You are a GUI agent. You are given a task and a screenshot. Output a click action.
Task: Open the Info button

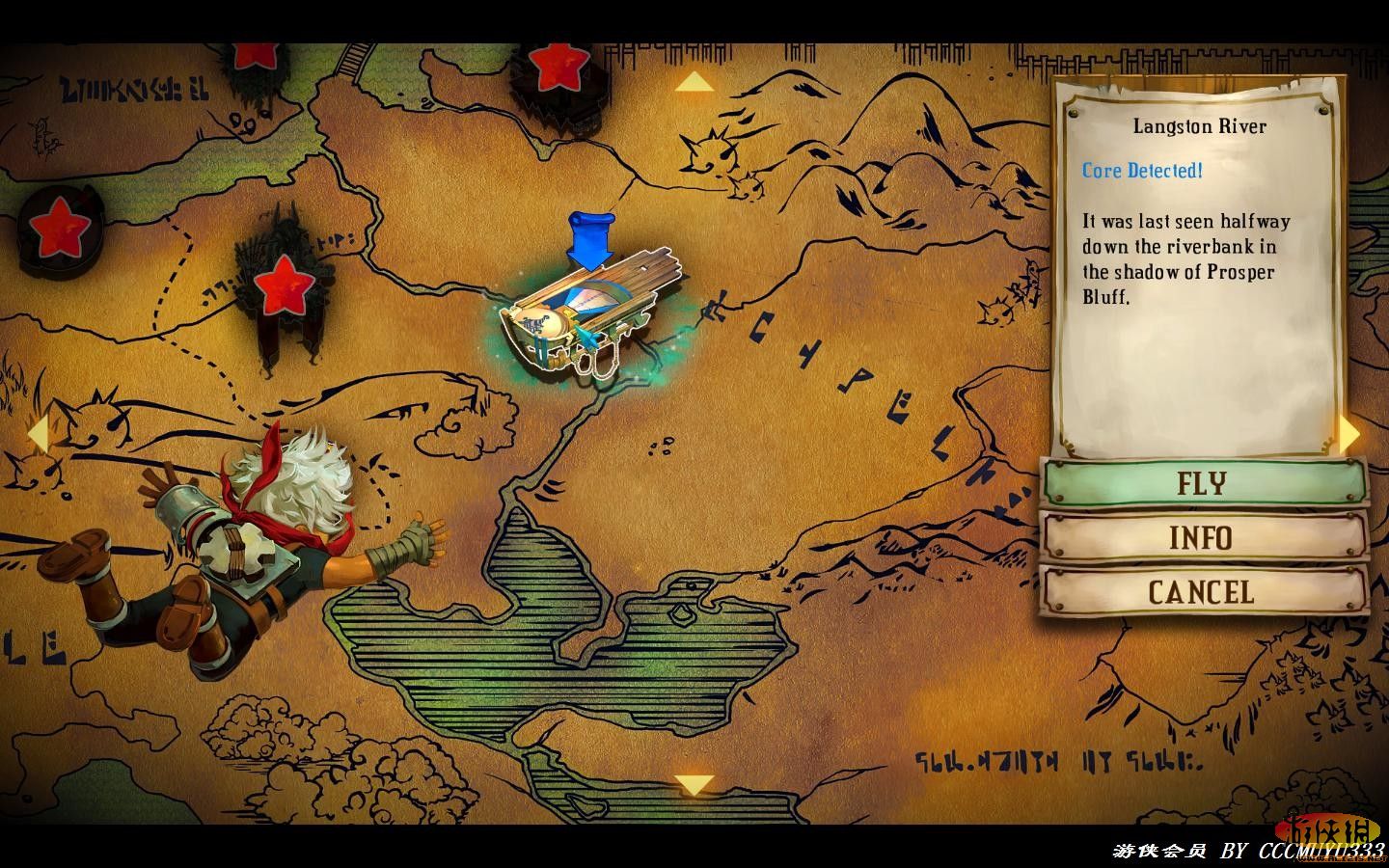(x=1203, y=537)
